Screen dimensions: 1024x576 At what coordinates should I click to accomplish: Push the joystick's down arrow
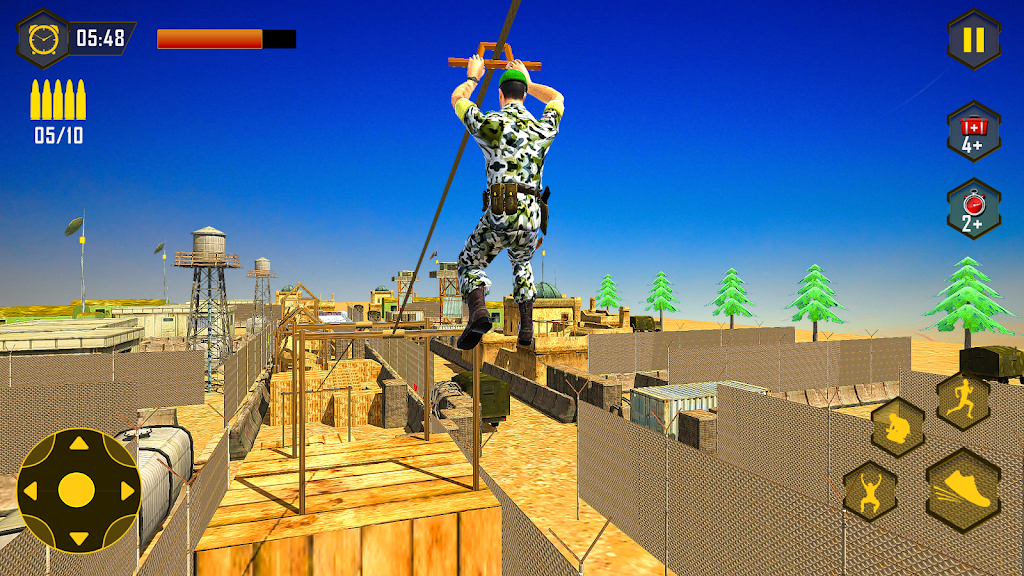(77, 538)
